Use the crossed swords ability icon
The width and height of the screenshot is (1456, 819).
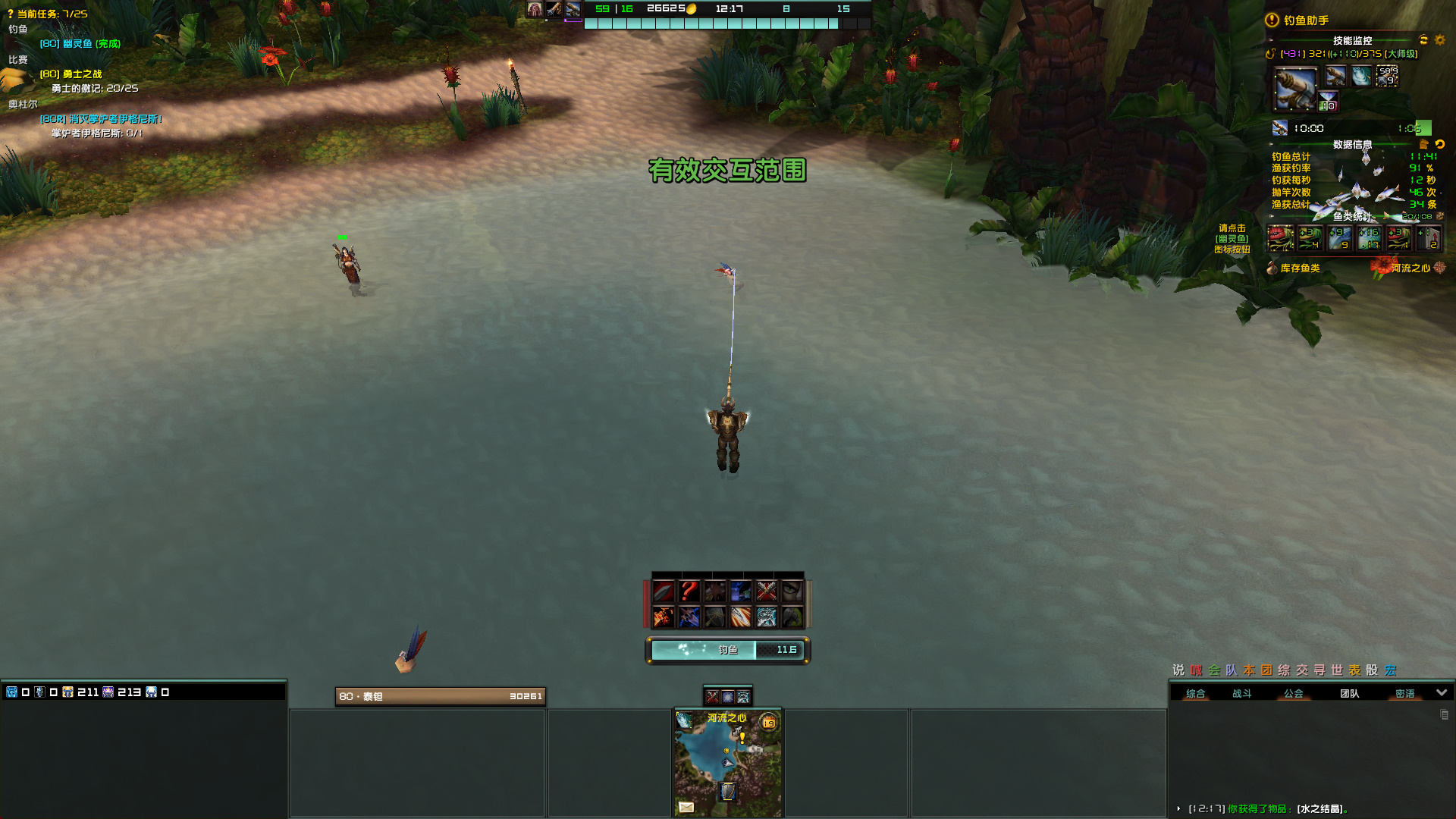pyautogui.click(x=766, y=591)
